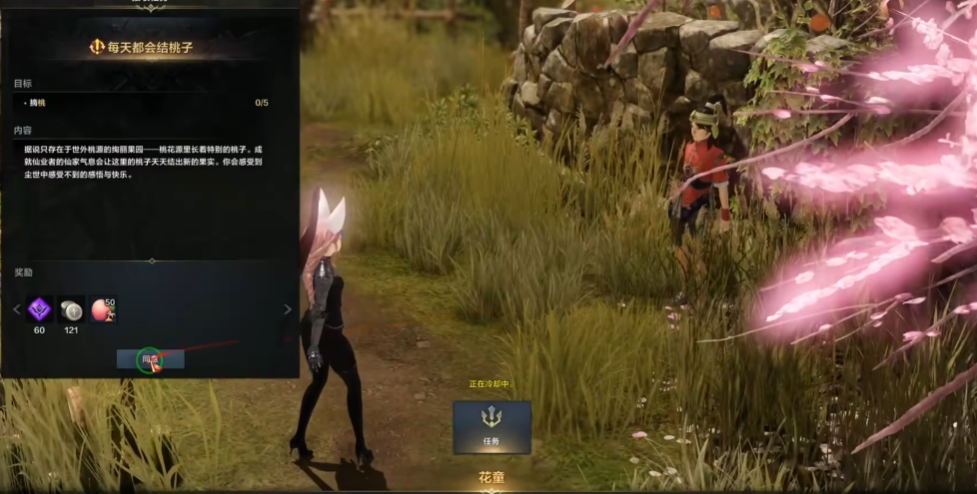
Task: Select the peach reward icon
Action: click(x=103, y=309)
